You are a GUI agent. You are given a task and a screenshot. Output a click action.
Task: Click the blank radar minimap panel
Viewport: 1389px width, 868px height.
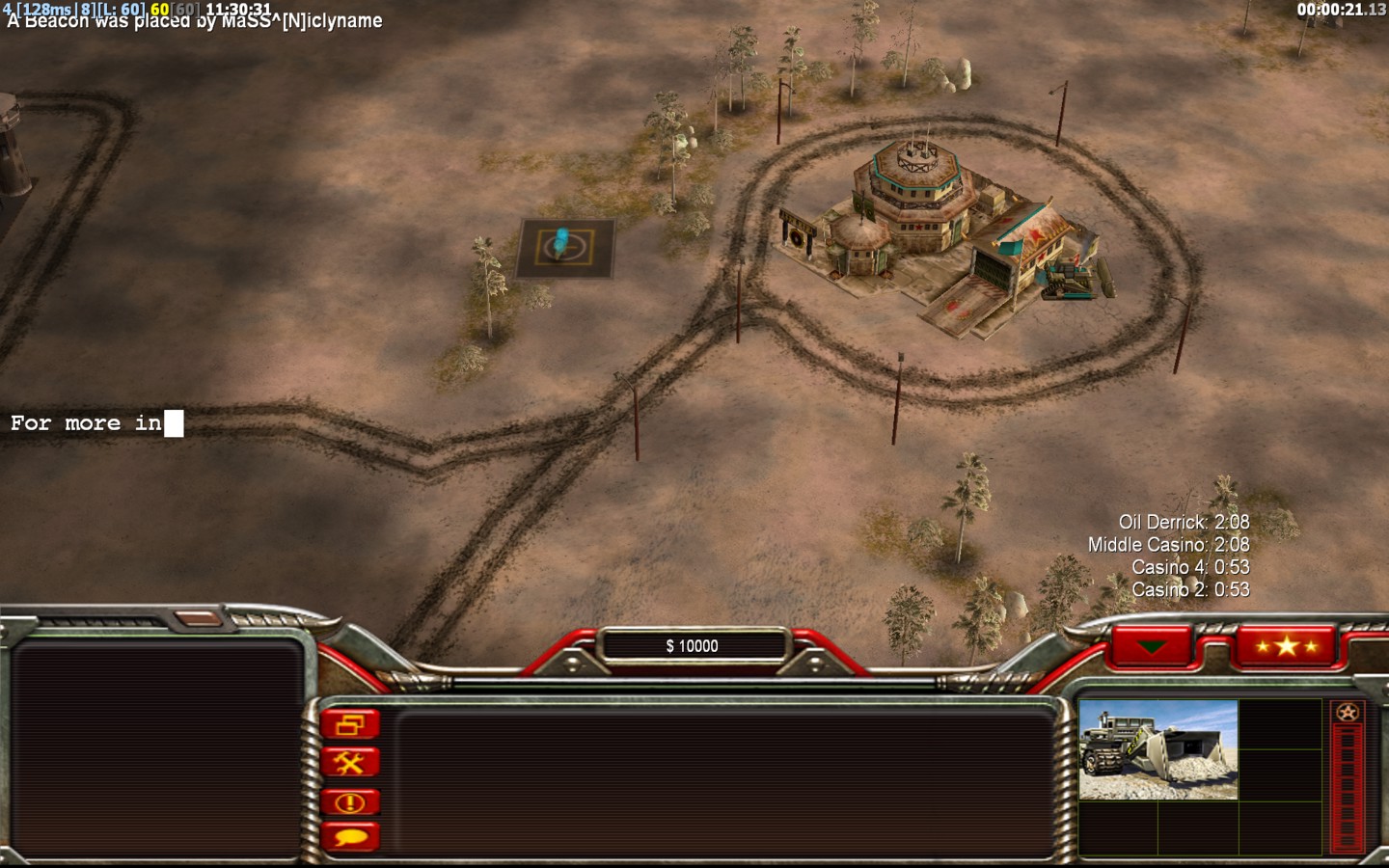(156, 747)
